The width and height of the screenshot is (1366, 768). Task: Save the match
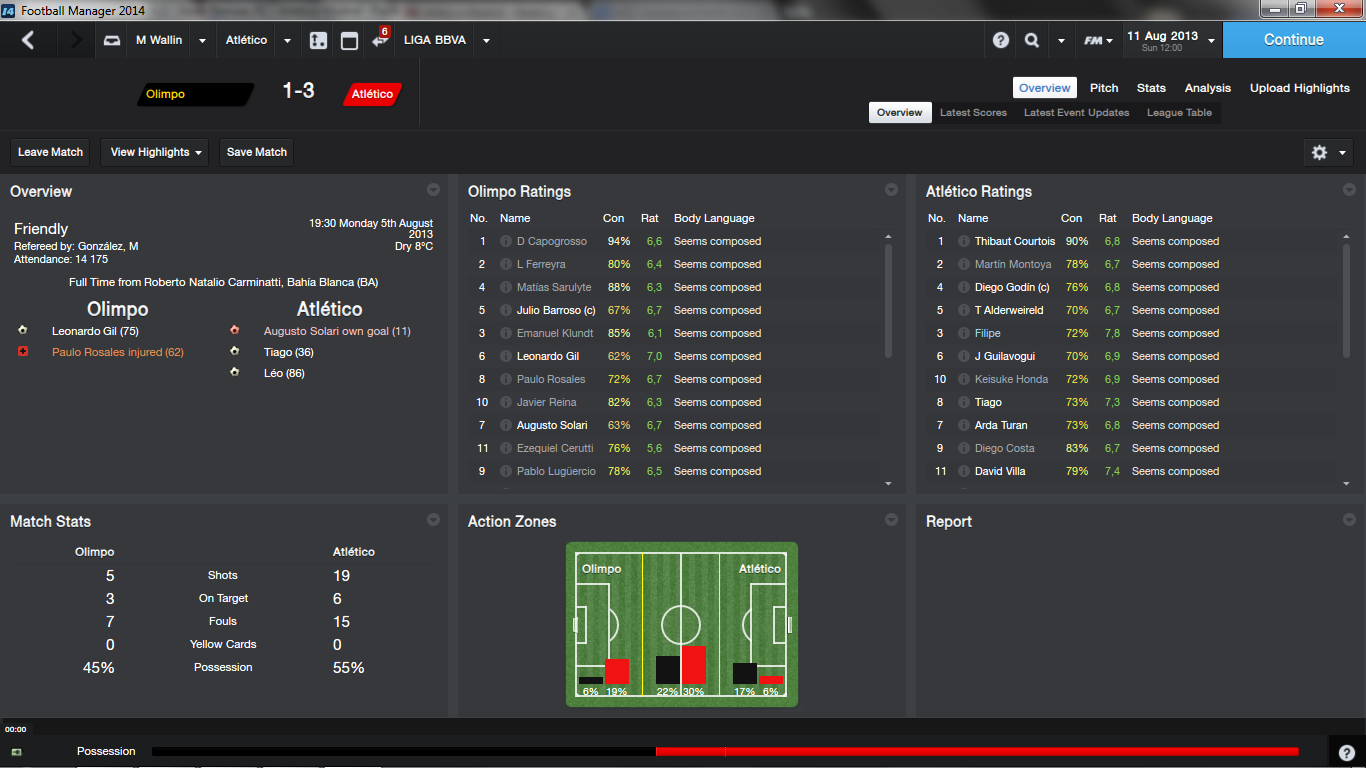pyautogui.click(x=257, y=152)
